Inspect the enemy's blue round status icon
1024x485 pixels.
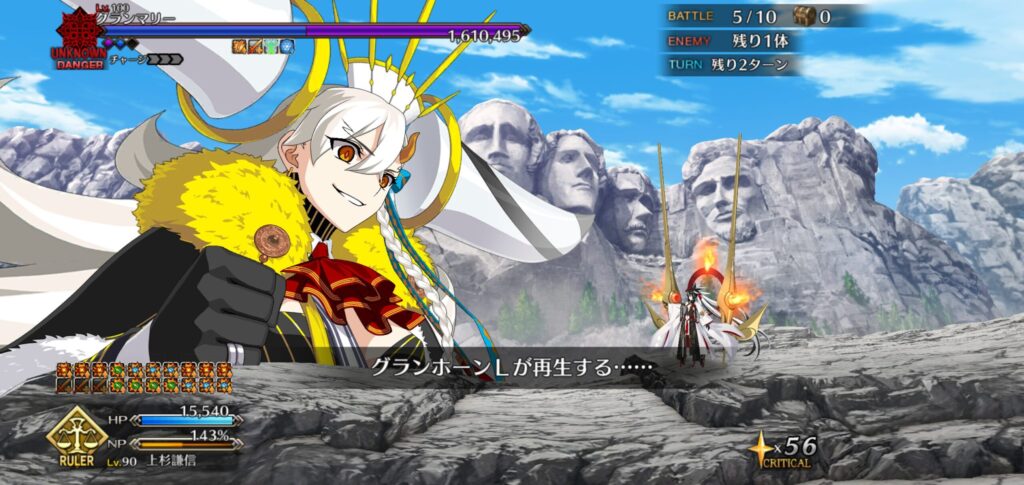[287, 46]
